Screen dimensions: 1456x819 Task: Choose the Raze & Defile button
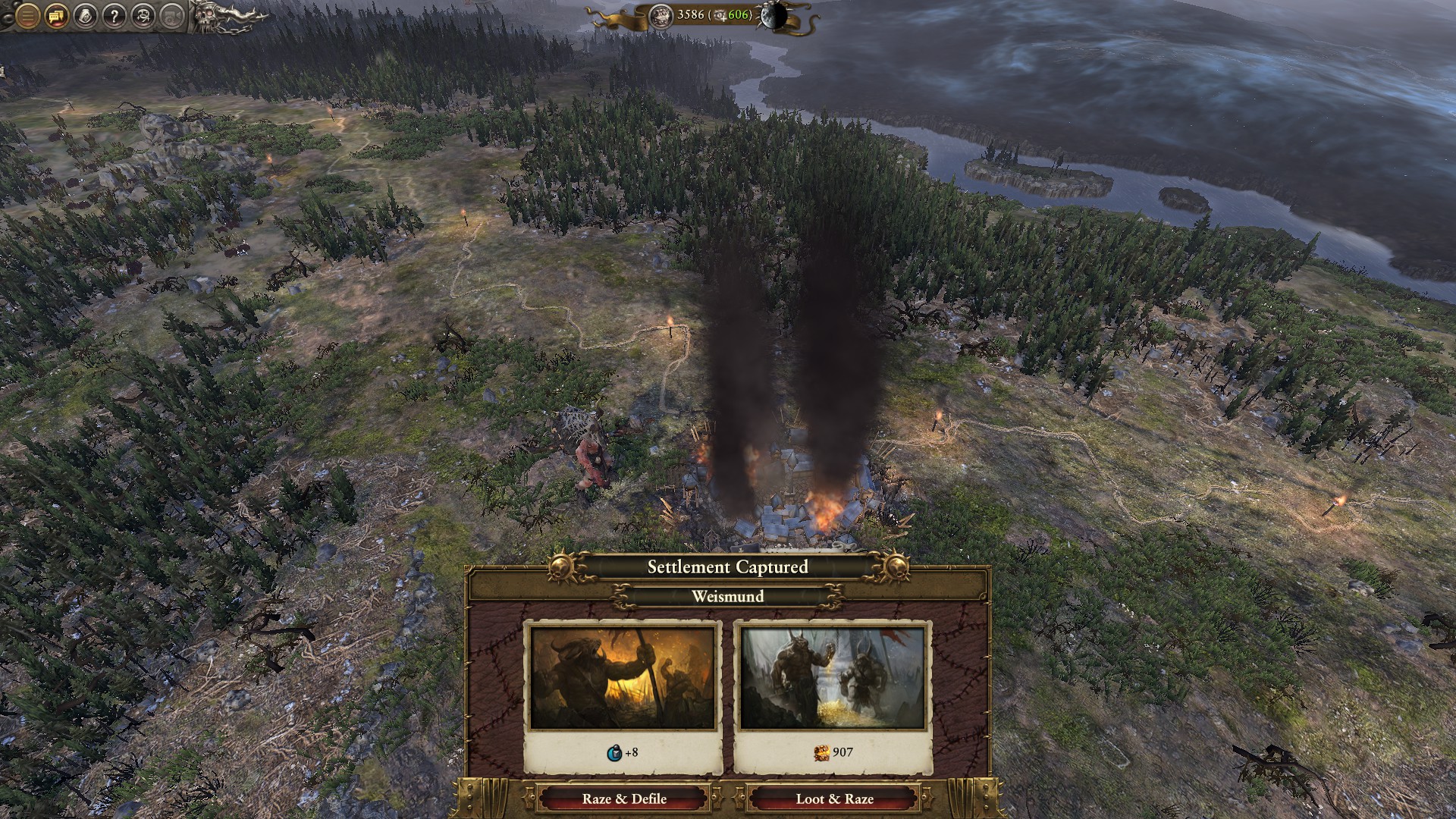[x=624, y=799]
